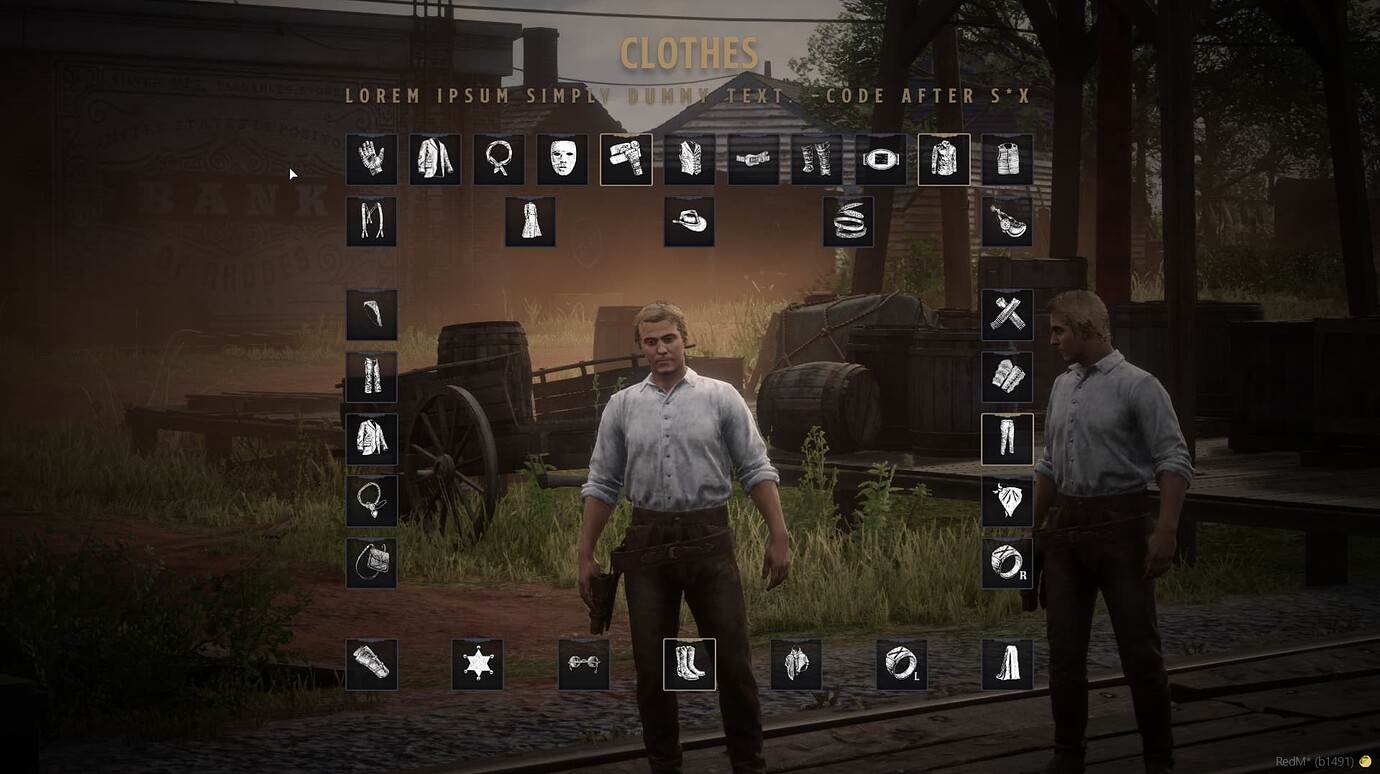Open the eyeglasses slot
Viewport: 1380px width, 774px height.
pos(584,663)
